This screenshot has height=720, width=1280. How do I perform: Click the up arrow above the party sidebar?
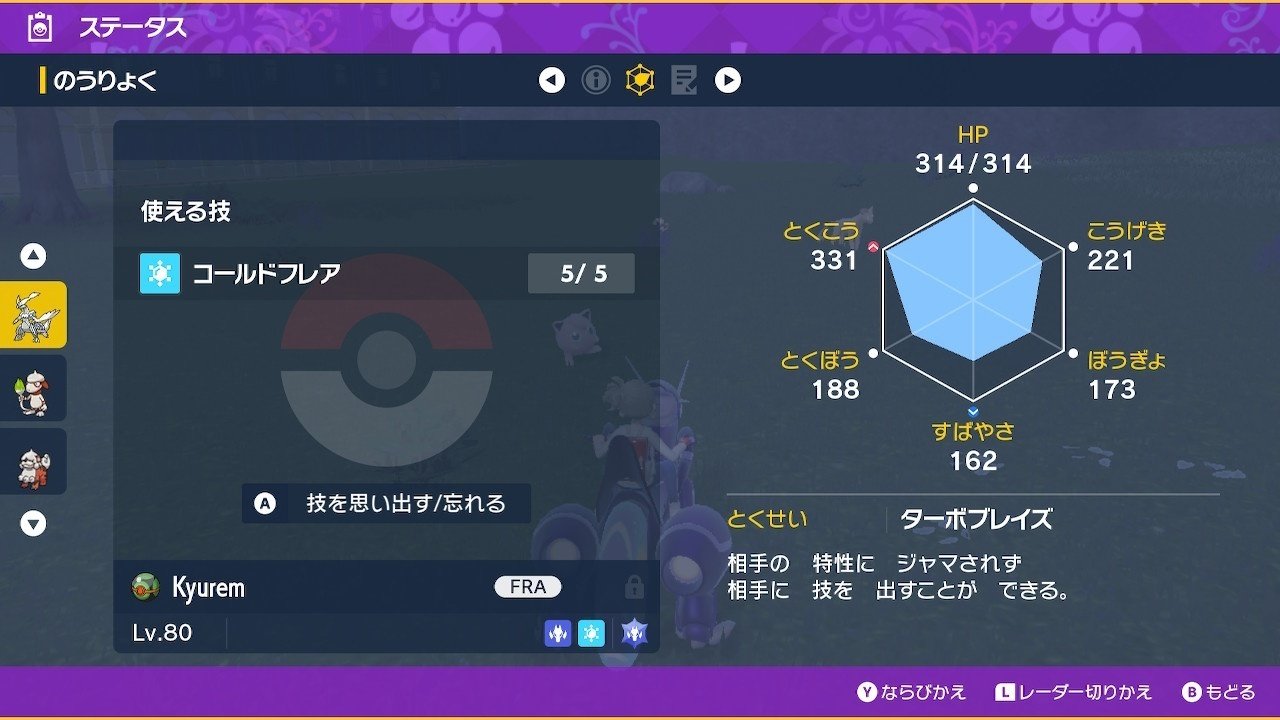[x=32, y=255]
